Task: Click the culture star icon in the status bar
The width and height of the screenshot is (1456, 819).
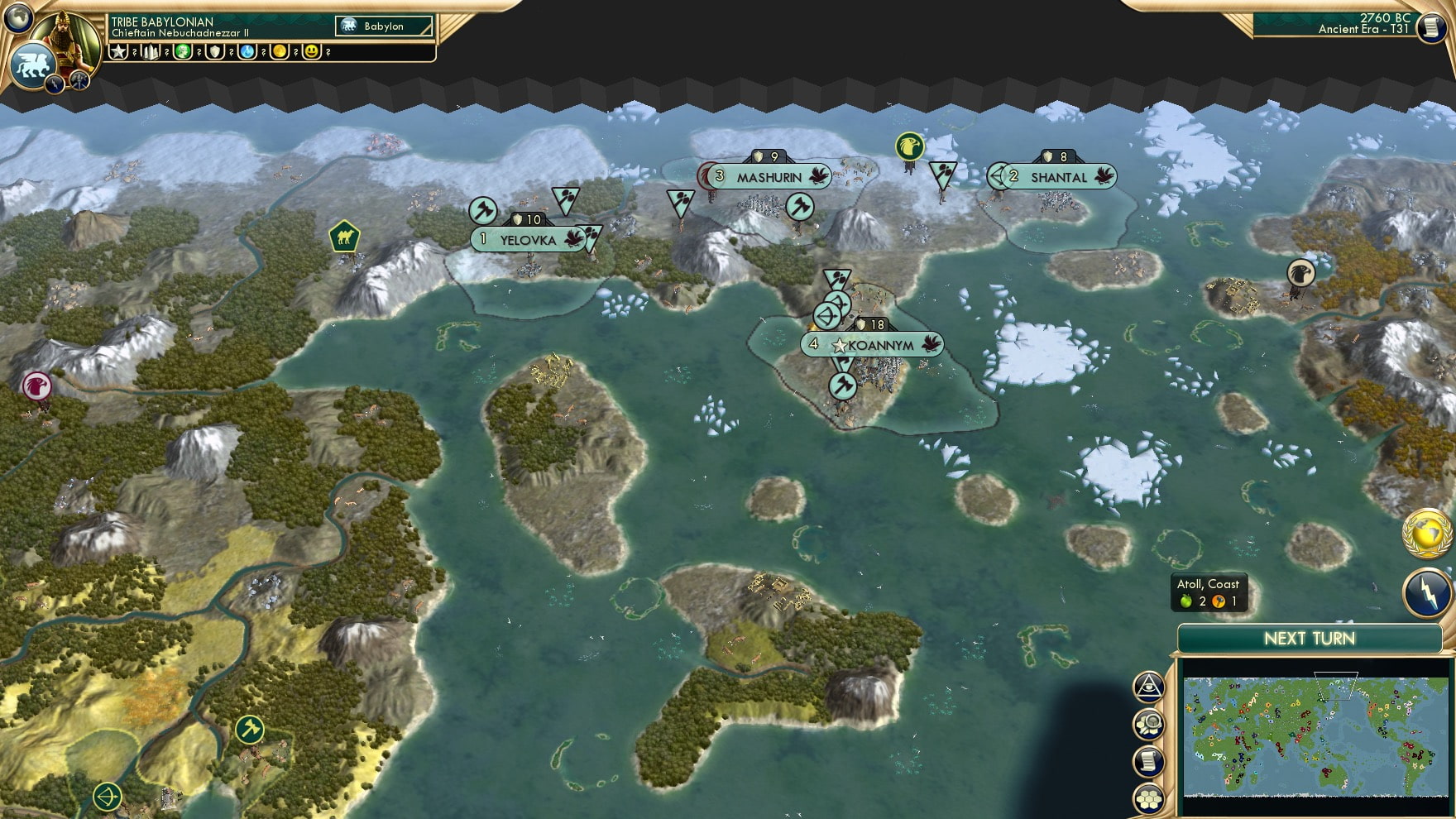Action: [x=118, y=51]
